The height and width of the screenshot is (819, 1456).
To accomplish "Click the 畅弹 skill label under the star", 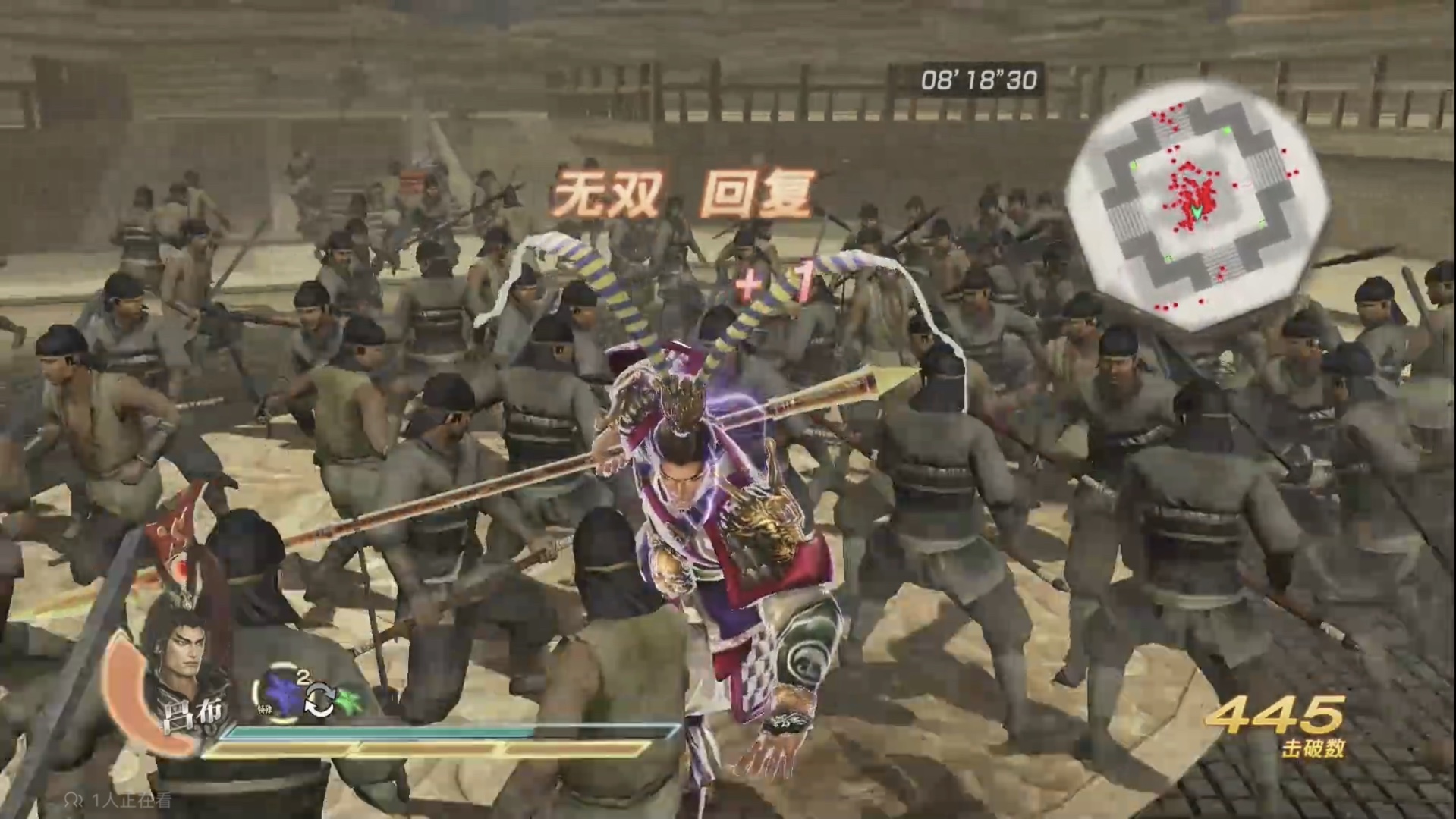I will (x=265, y=707).
